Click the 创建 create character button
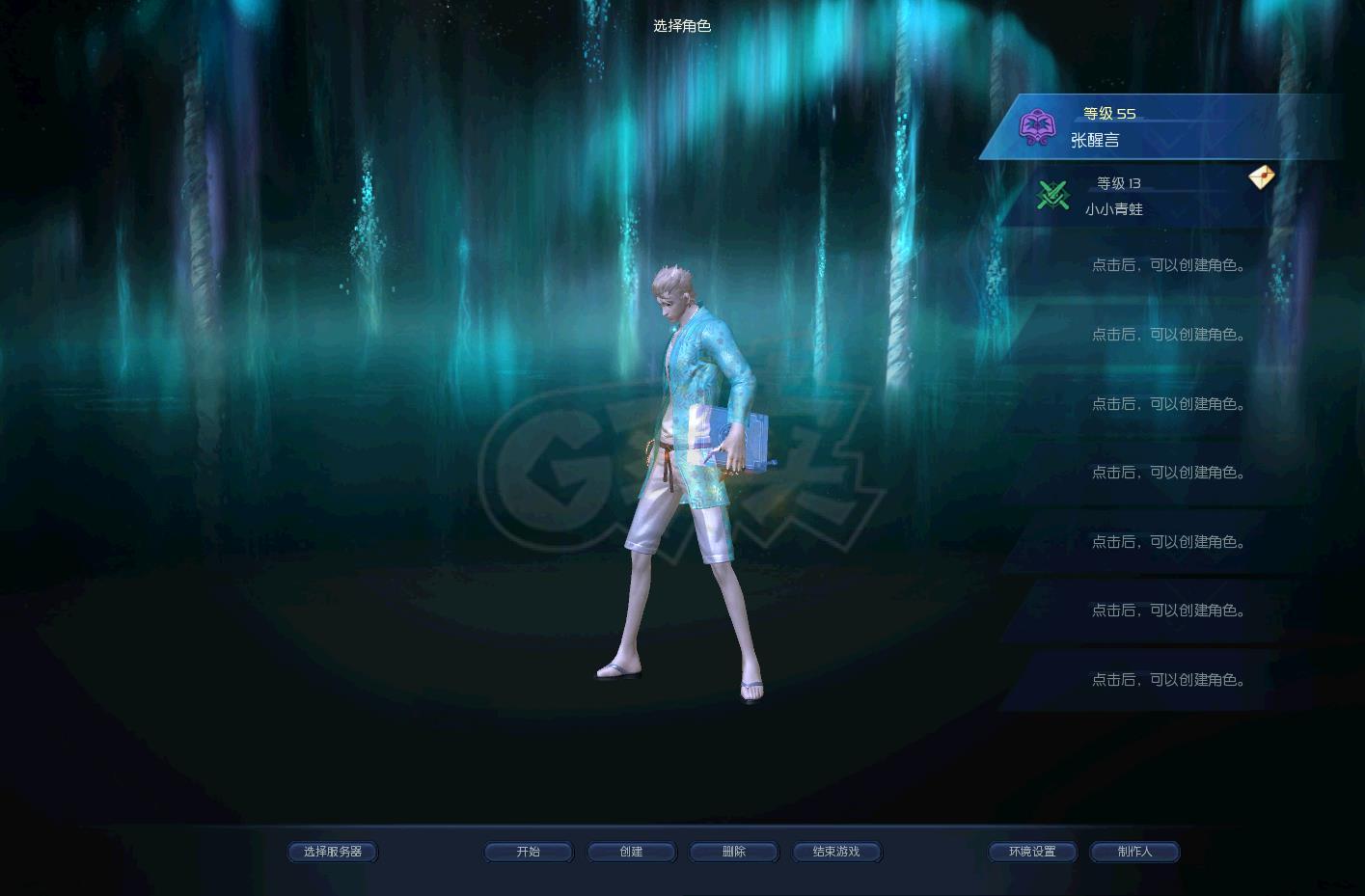Image resolution: width=1365 pixels, height=896 pixels. [x=632, y=852]
